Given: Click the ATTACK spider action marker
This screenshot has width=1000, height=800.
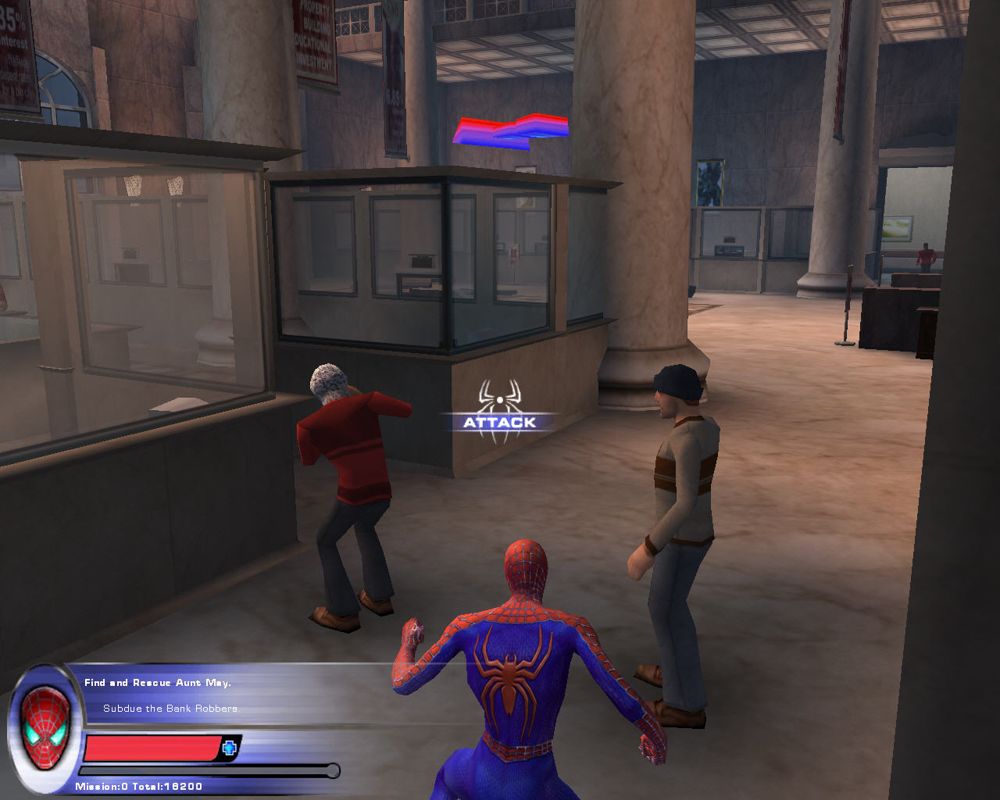Looking at the screenshot, I should pos(499,409).
